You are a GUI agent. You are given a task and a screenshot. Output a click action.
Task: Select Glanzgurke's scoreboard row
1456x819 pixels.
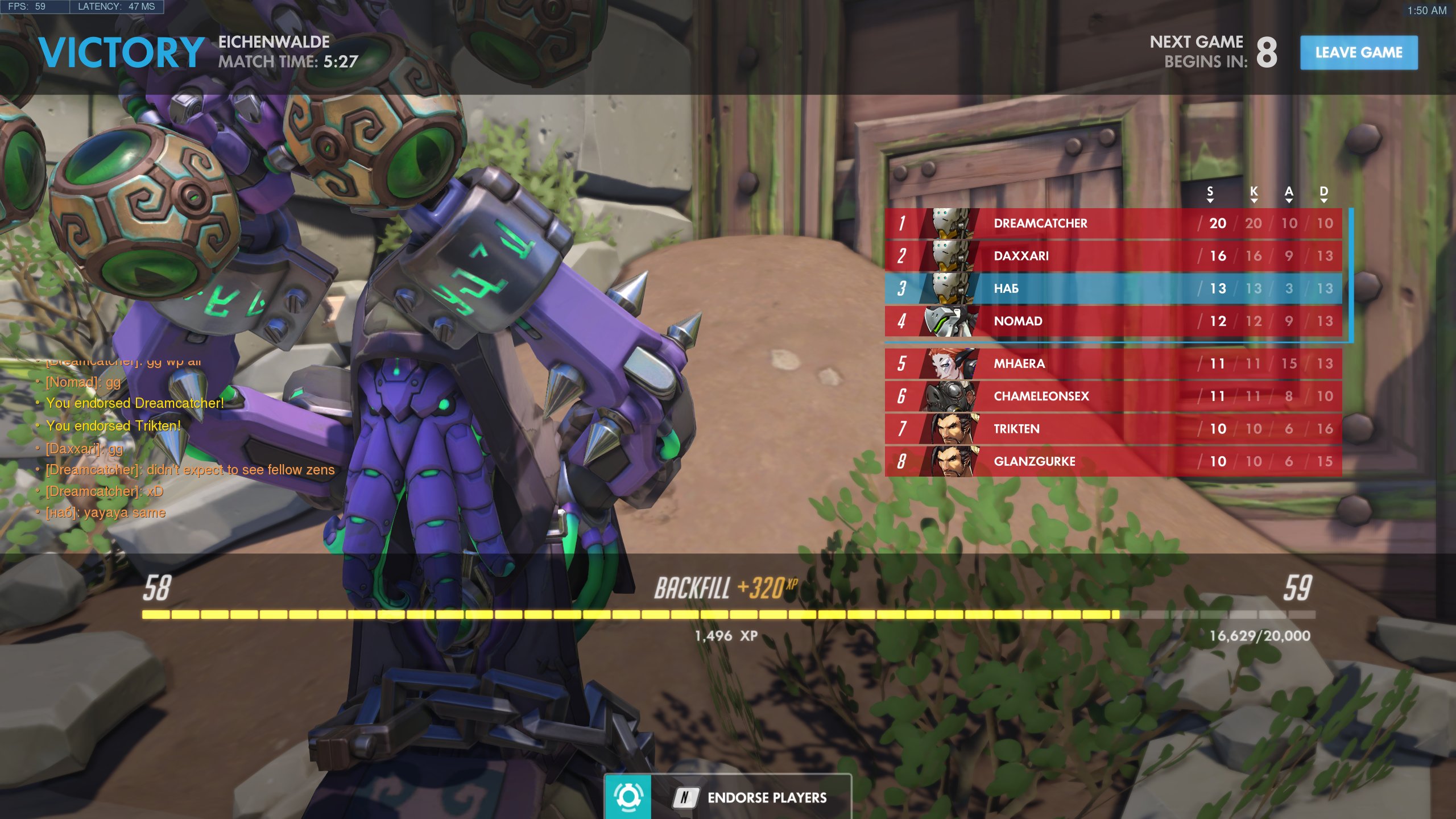coord(1112,461)
